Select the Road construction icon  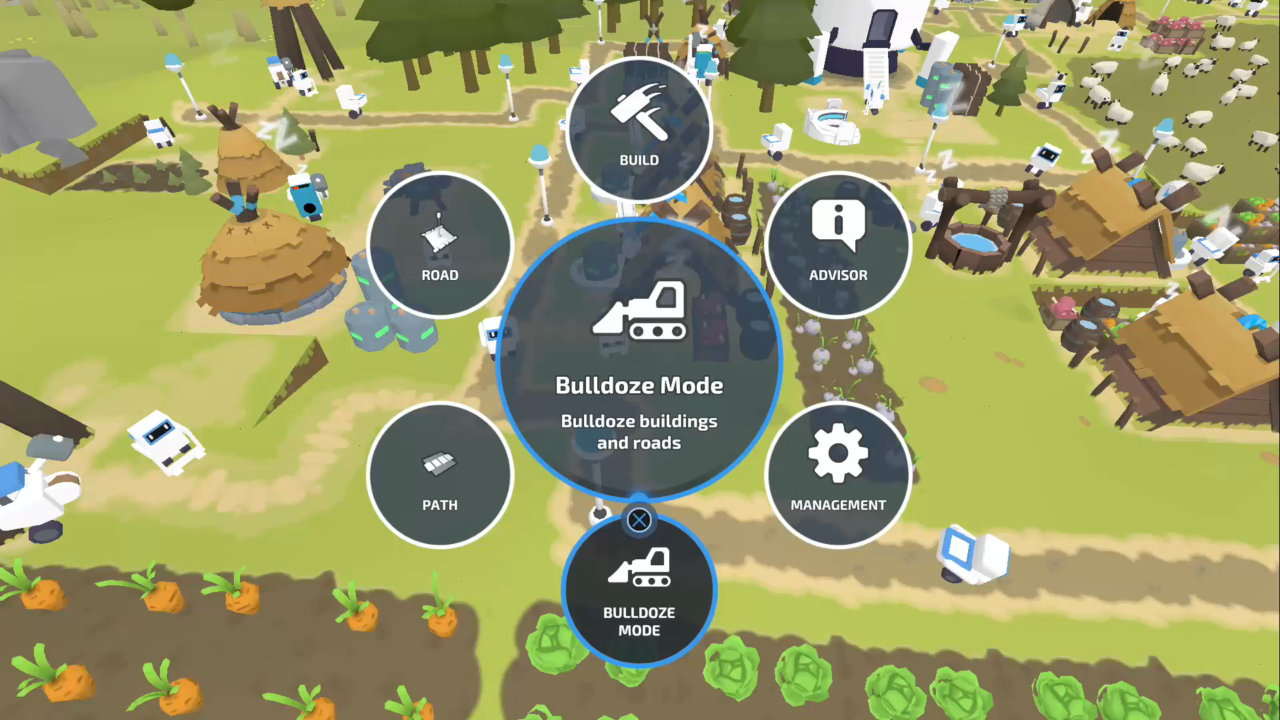[x=440, y=232]
